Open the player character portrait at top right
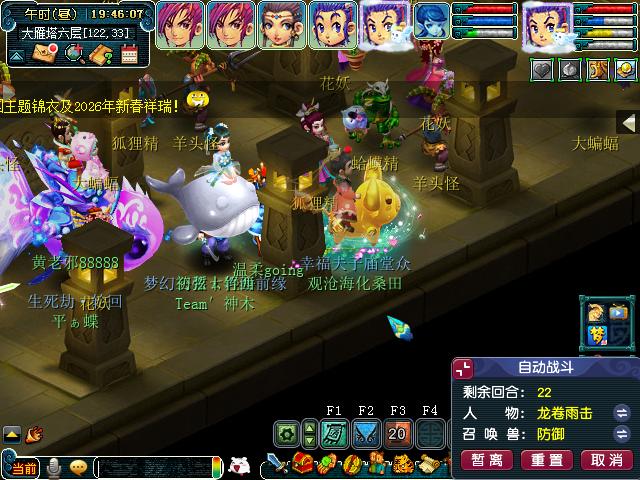The width and height of the screenshot is (640, 480). [x=547, y=24]
